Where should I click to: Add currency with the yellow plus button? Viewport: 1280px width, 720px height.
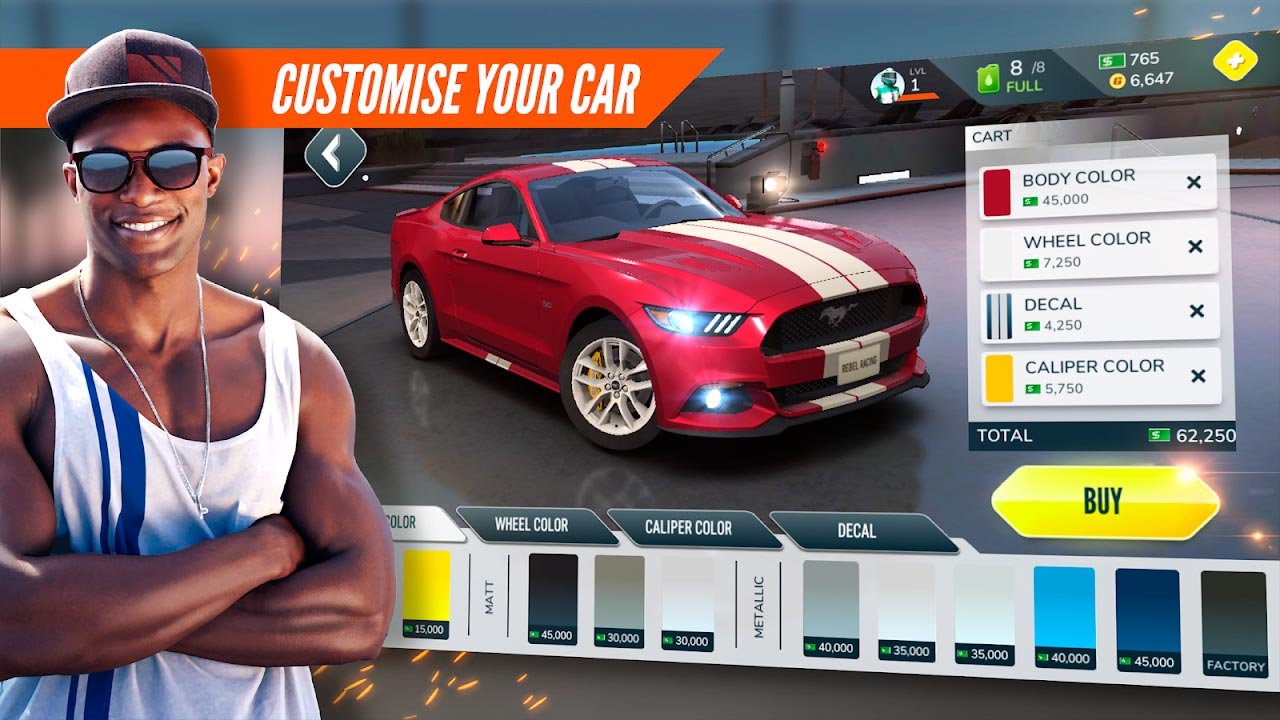(x=1235, y=61)
